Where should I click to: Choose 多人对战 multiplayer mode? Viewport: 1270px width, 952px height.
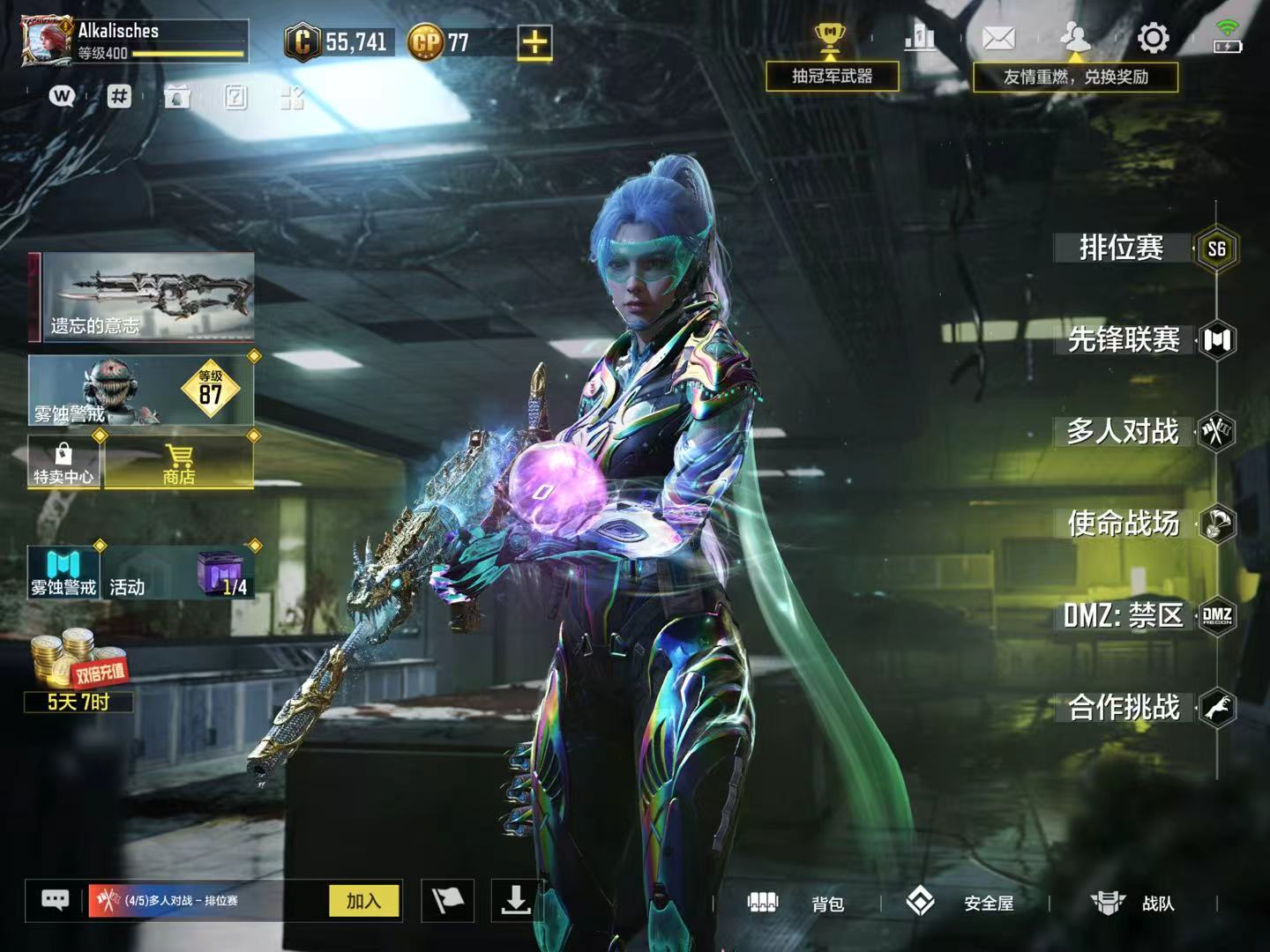(1123, 432)
